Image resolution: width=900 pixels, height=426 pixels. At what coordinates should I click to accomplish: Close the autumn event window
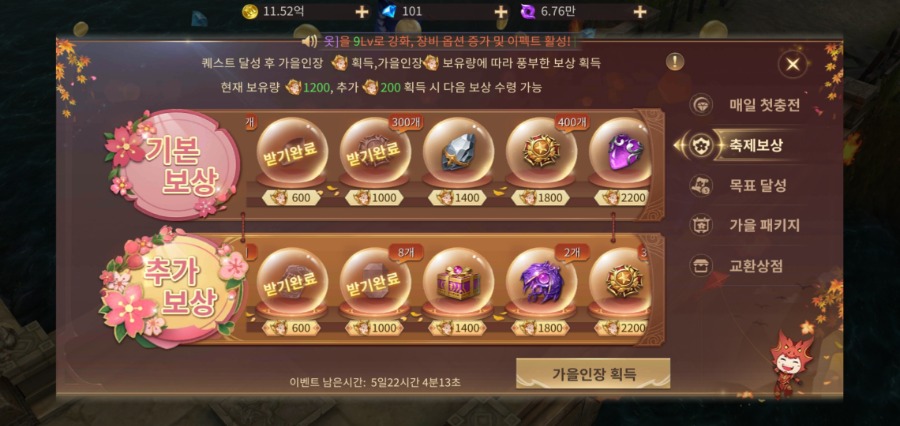coord(792,65)
